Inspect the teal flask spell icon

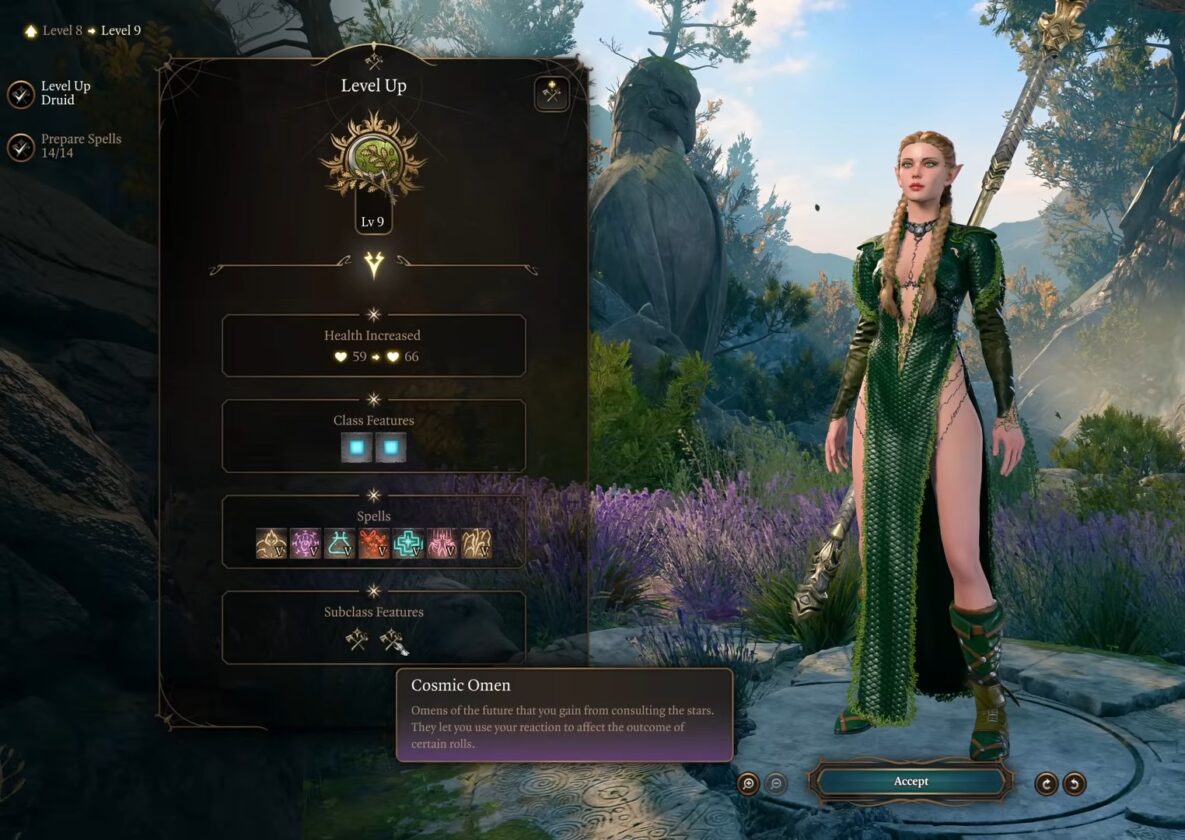339,543
